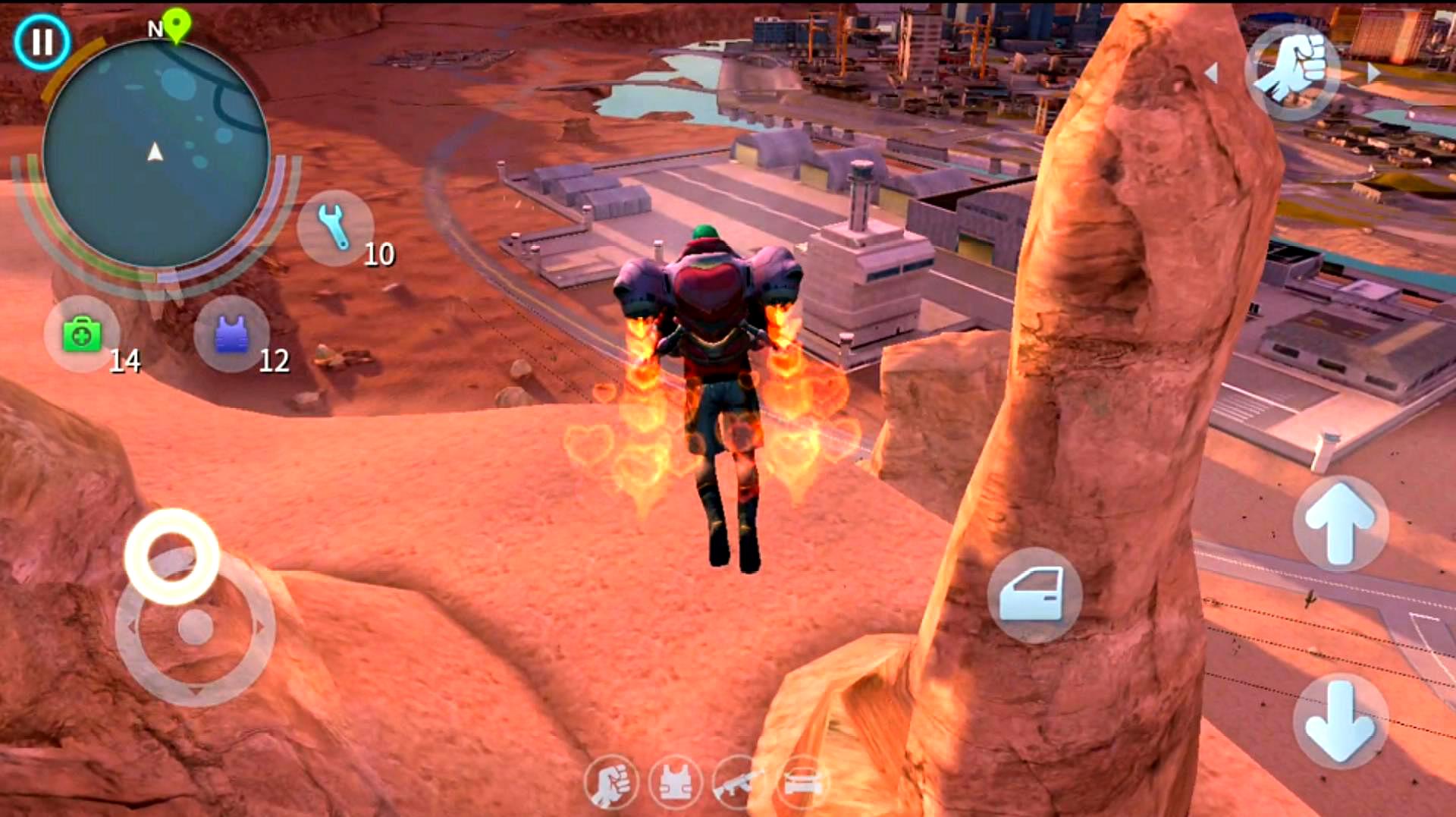1456x817 pixels.
Task: Switch to the next weapon arrow
Action: coord(1373,73)
